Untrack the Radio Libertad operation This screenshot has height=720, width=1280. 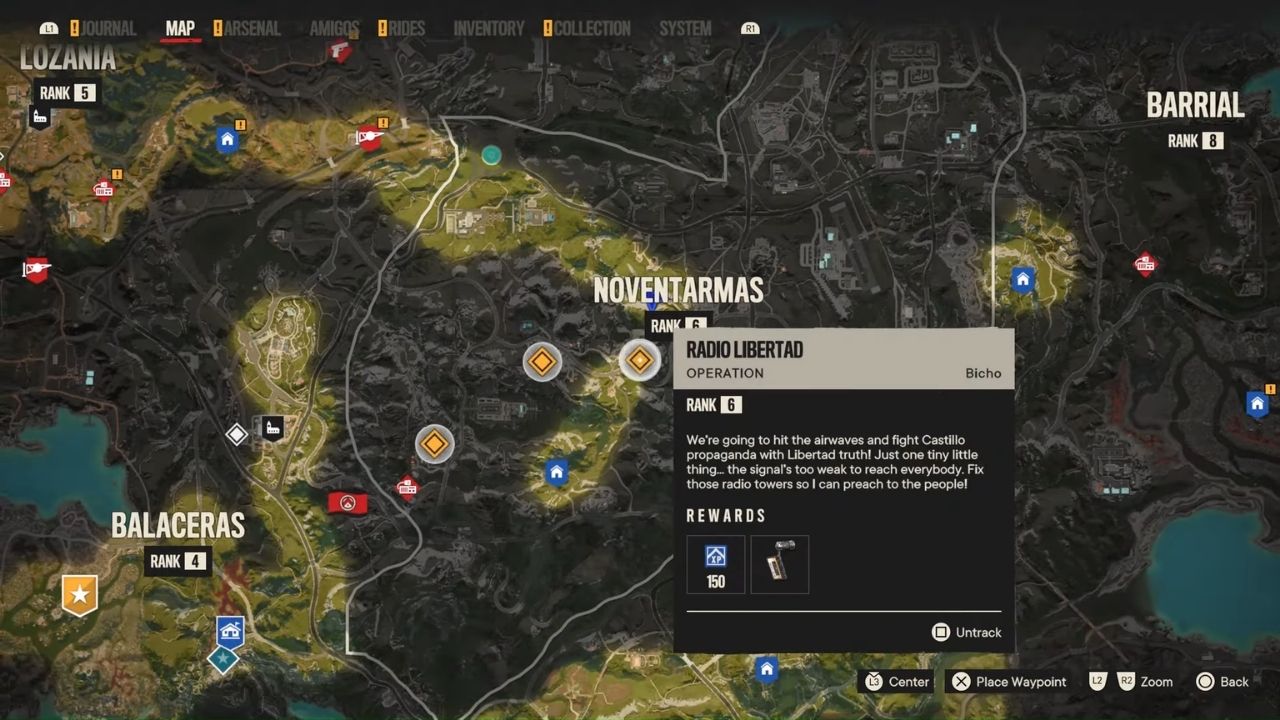[966, 632]
